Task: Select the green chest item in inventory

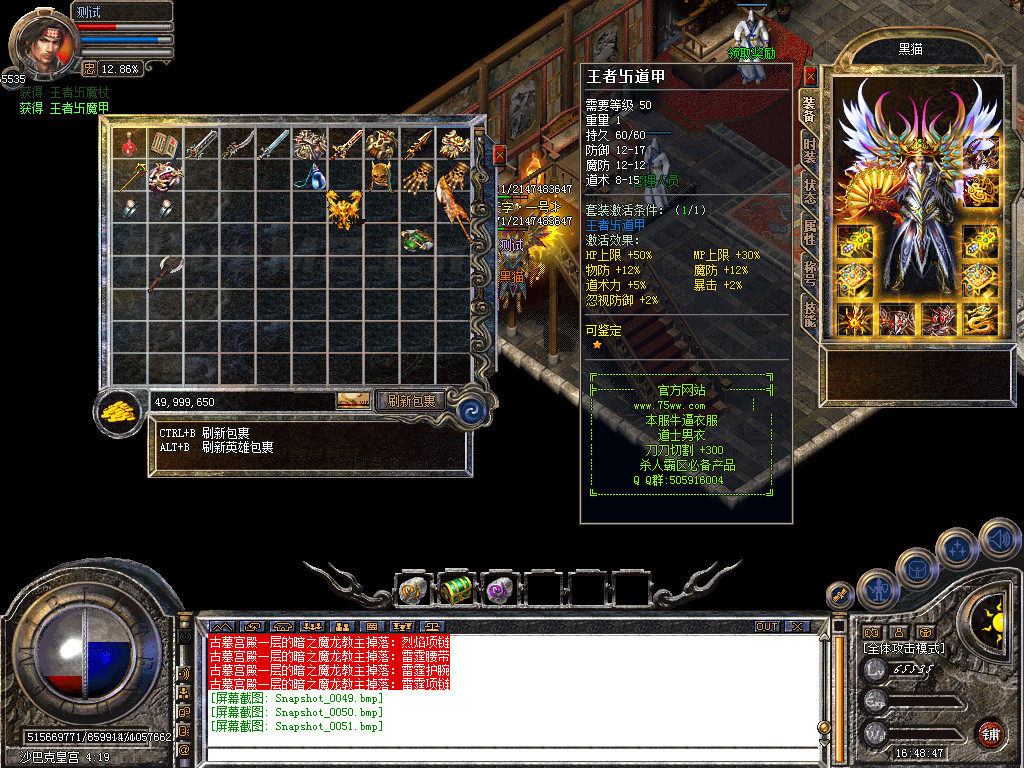Action: 417,240
